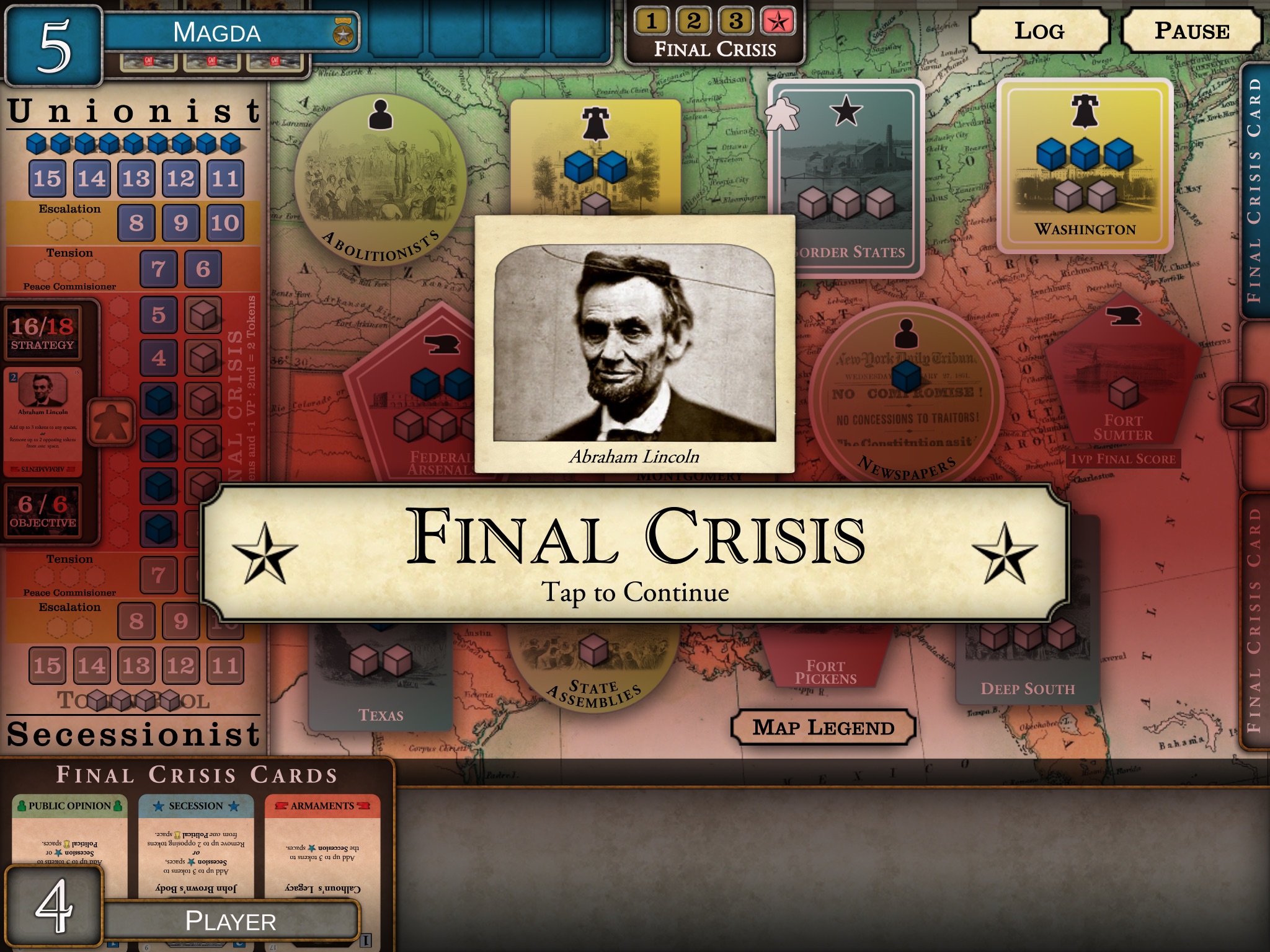Click the meeple icon button
Image resolution: width=1270 pixels, height=952 pixels.
click(x=111, y=421)
